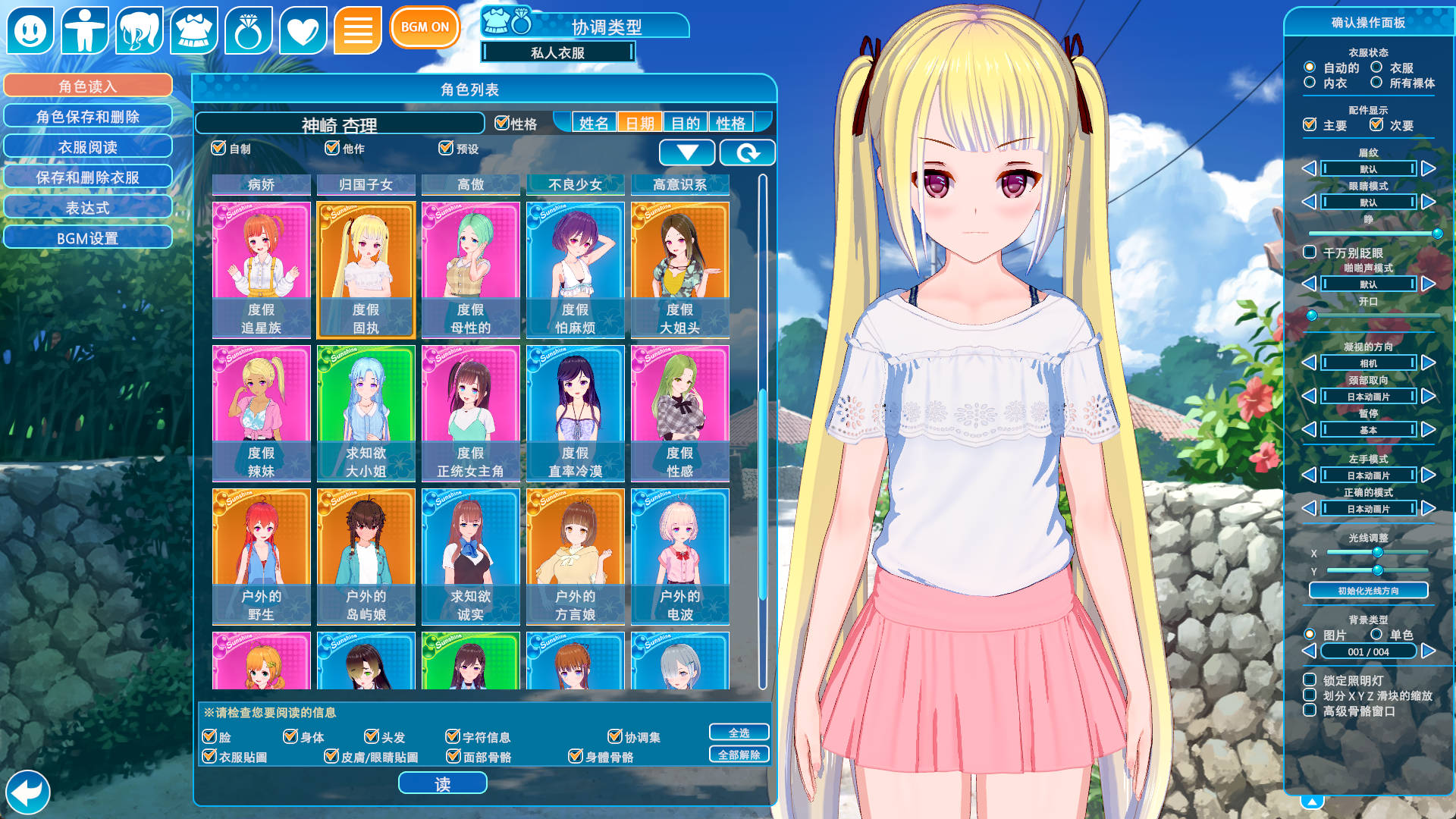Image resolution: width=1456 pixels, height=819 pixels.
Task: Toggle the 头发 hair checkbox
Action: pos(372,736)
